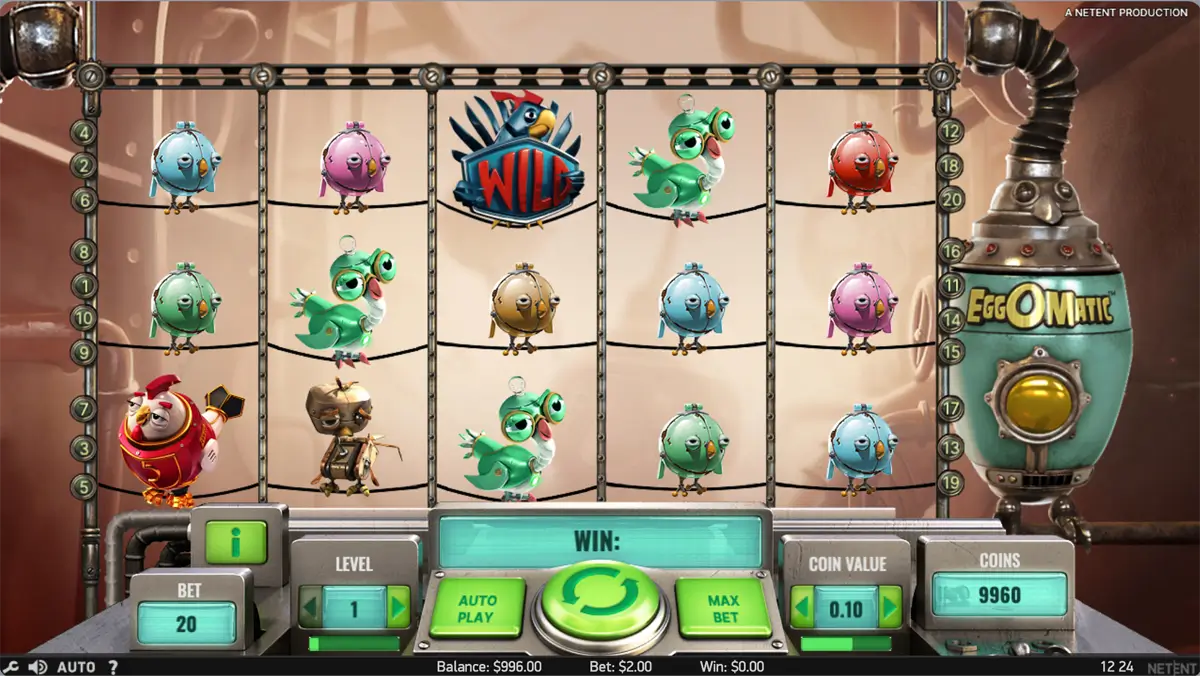Open game settings via the wrench icon
Screen dimensions: 1200x676
tap(11, 667)
